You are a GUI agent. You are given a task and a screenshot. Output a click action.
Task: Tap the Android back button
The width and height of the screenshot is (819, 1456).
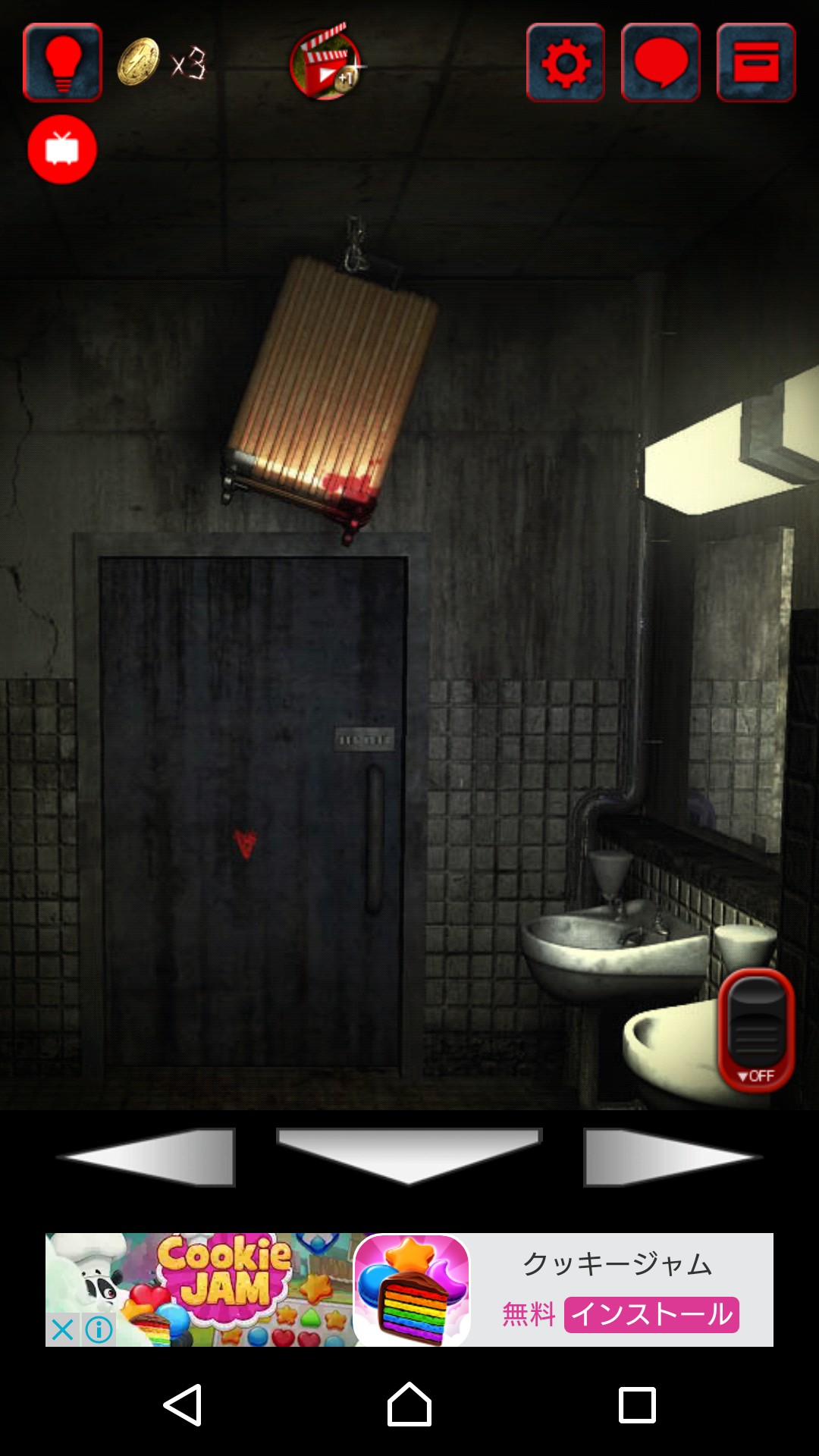click(183, 1404)
